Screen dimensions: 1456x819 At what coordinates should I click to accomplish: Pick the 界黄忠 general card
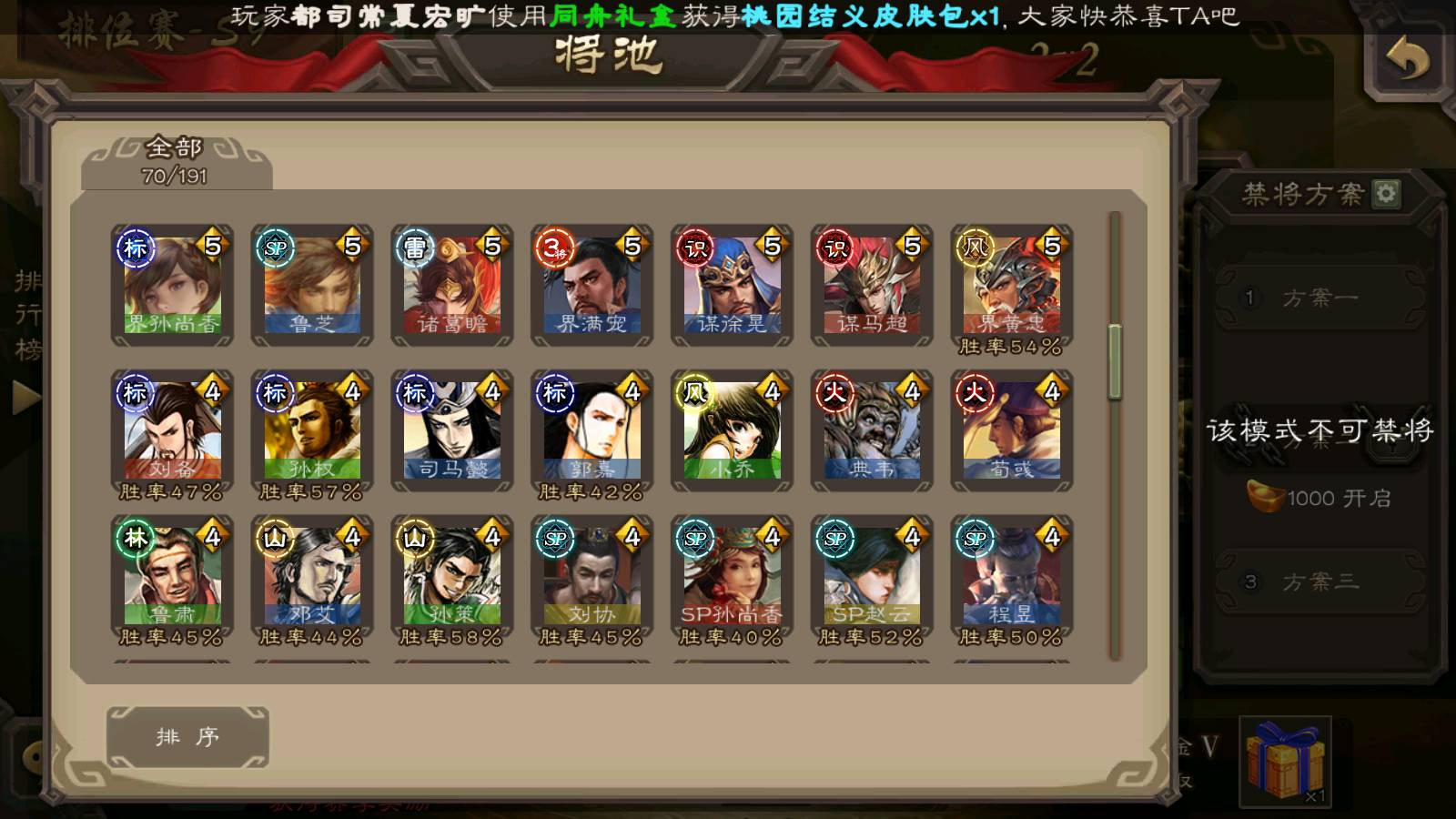[x=1011, y=286]
